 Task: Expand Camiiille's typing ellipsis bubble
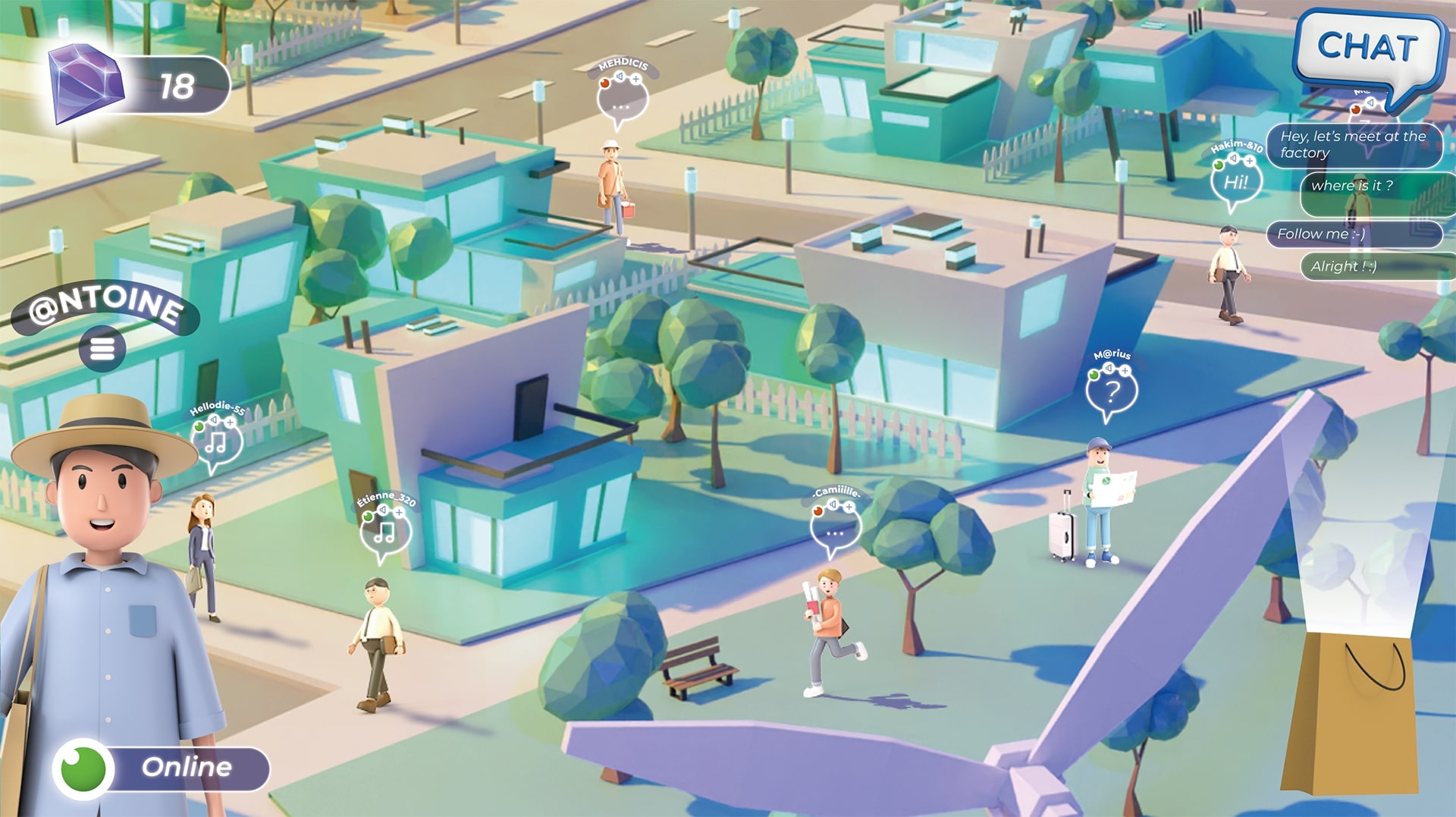(835, 534)
